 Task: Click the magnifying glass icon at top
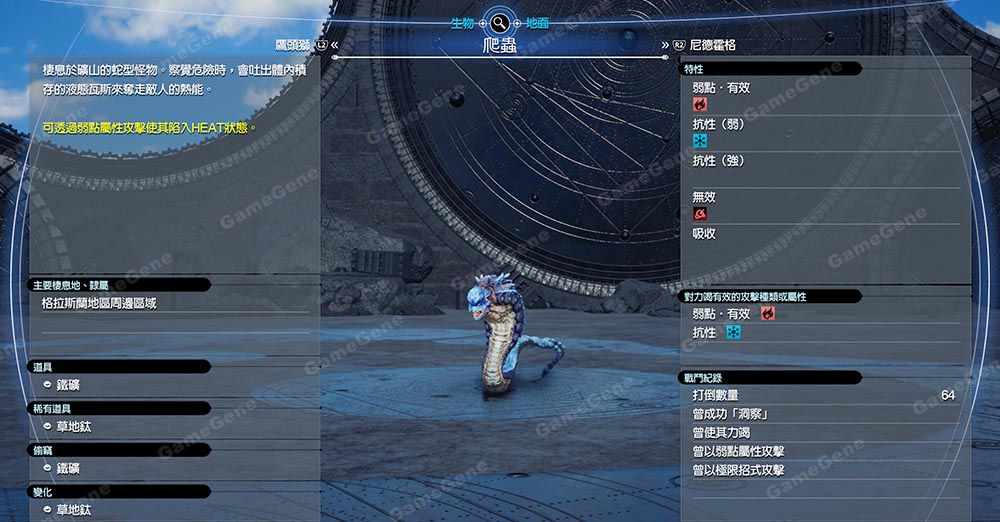click(498, 22)
